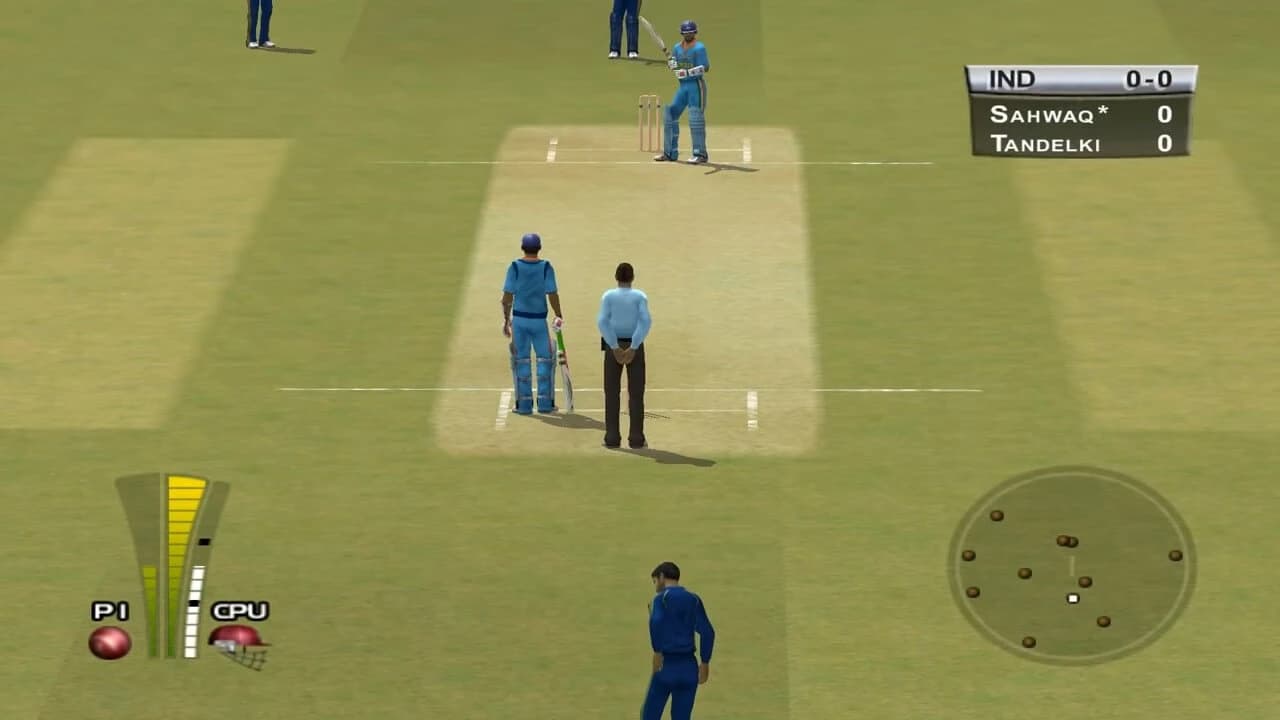Click the P1 cricket ball icon
The height and width of the screenshot is (720, 1280).
109,642
